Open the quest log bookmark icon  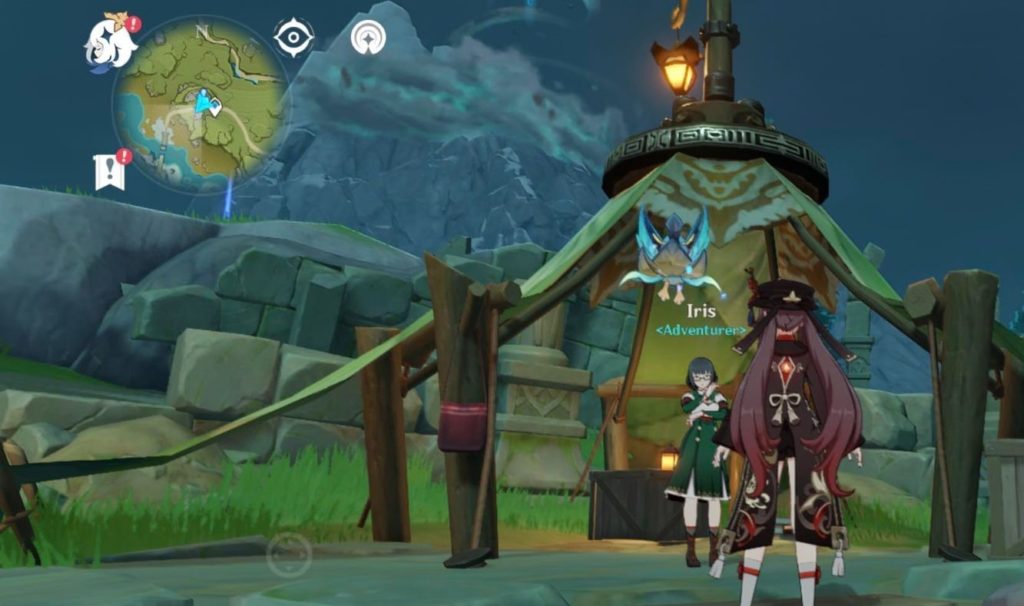pyautogui.click(x=109, y=172)
